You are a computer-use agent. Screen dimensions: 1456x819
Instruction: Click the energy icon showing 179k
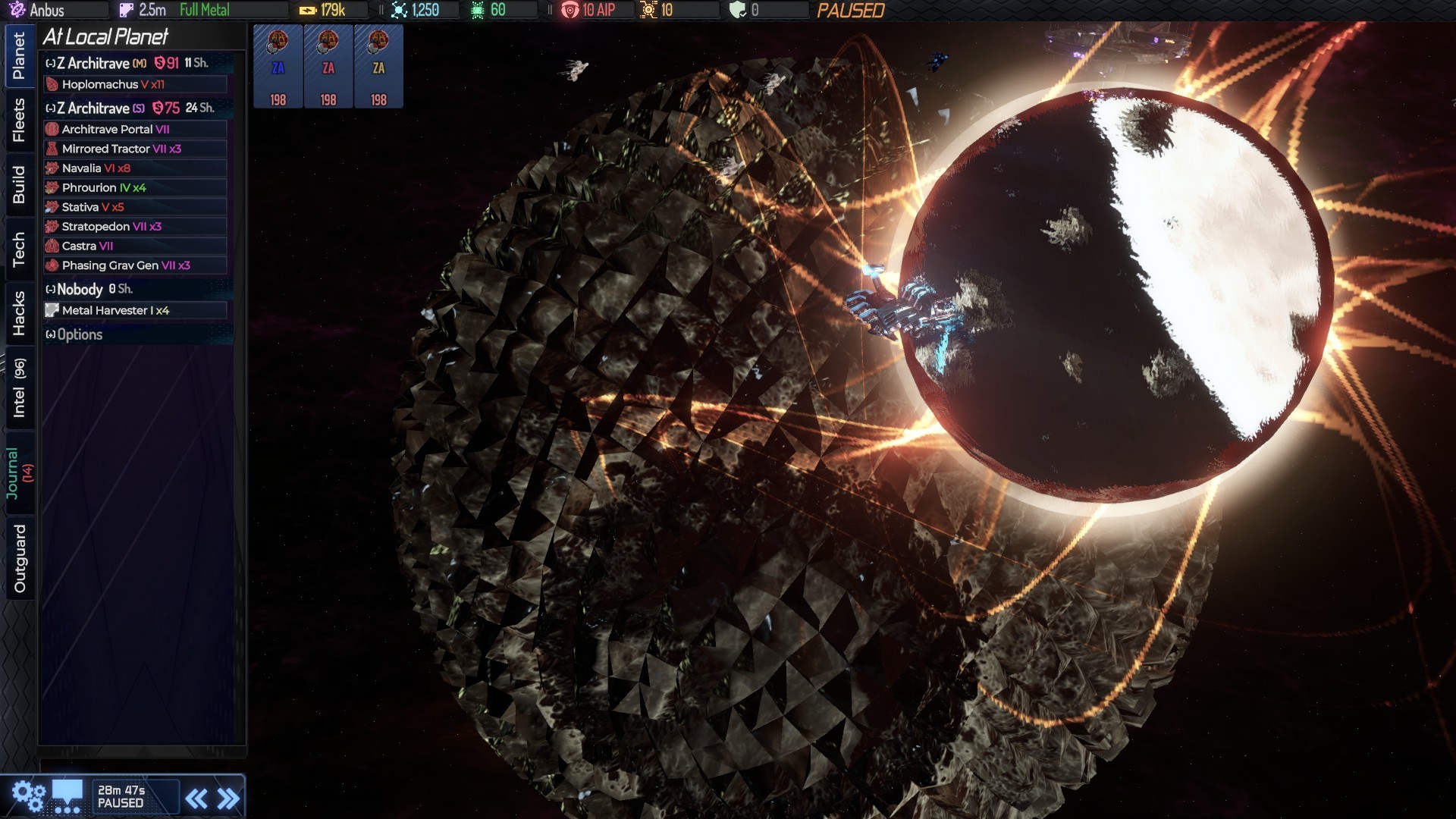tap(308, 10)
